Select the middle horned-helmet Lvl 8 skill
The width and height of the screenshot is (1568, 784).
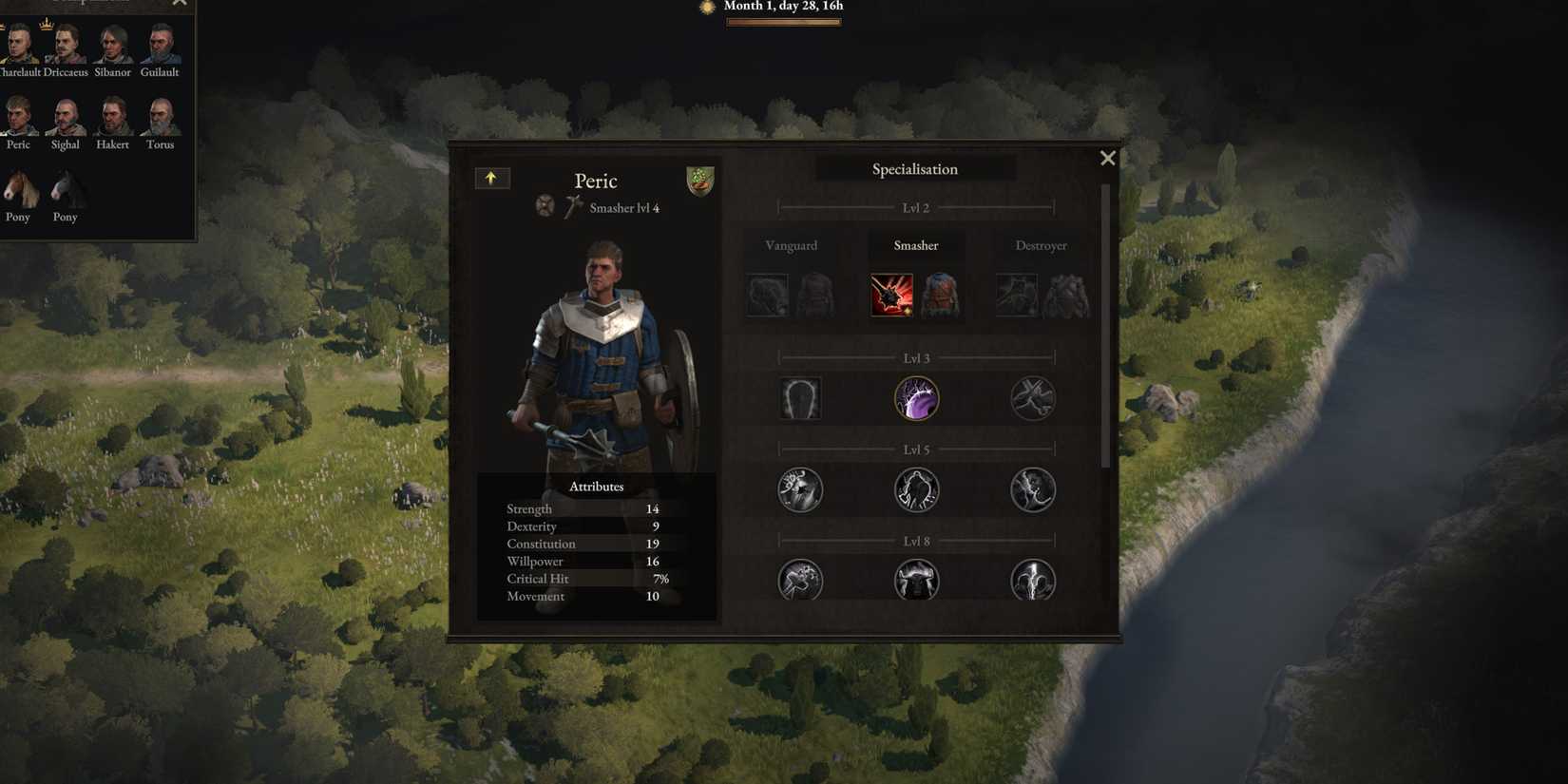[x=916, y=580]
